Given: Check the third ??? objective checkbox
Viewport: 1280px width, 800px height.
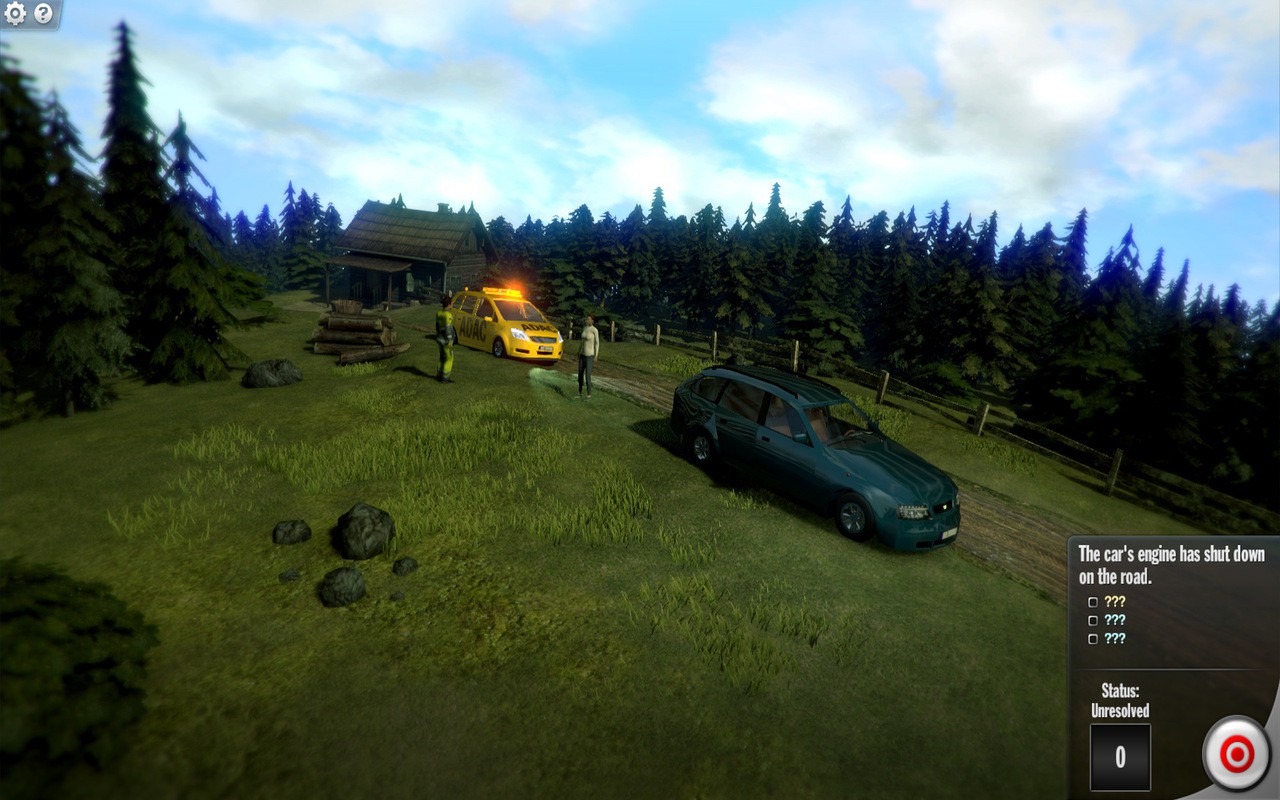Looking at the screenshot, I should click(x=1093, y=638).
